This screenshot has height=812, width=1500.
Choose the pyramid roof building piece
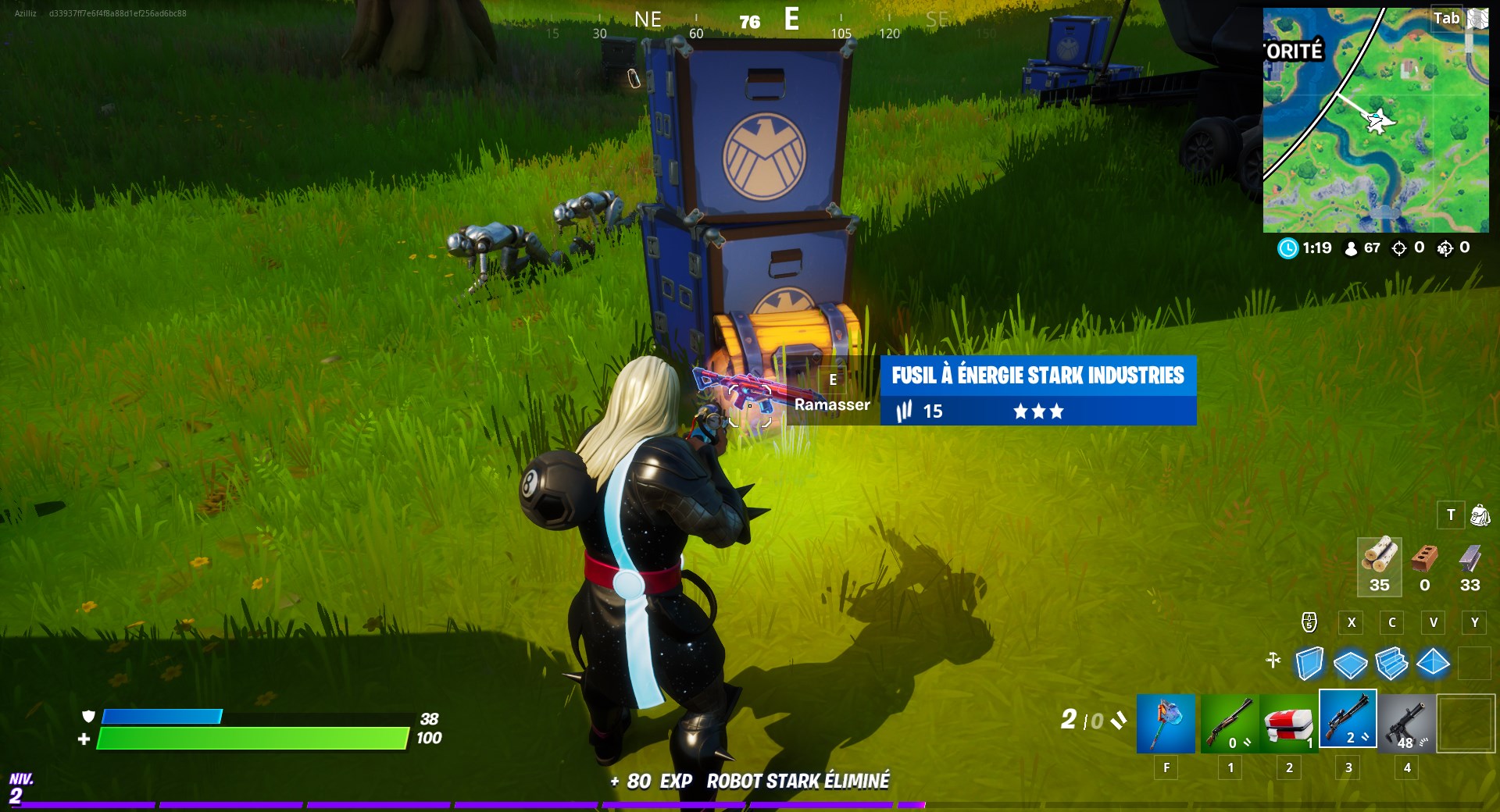pyautogui.click(x=1433, y=664)
